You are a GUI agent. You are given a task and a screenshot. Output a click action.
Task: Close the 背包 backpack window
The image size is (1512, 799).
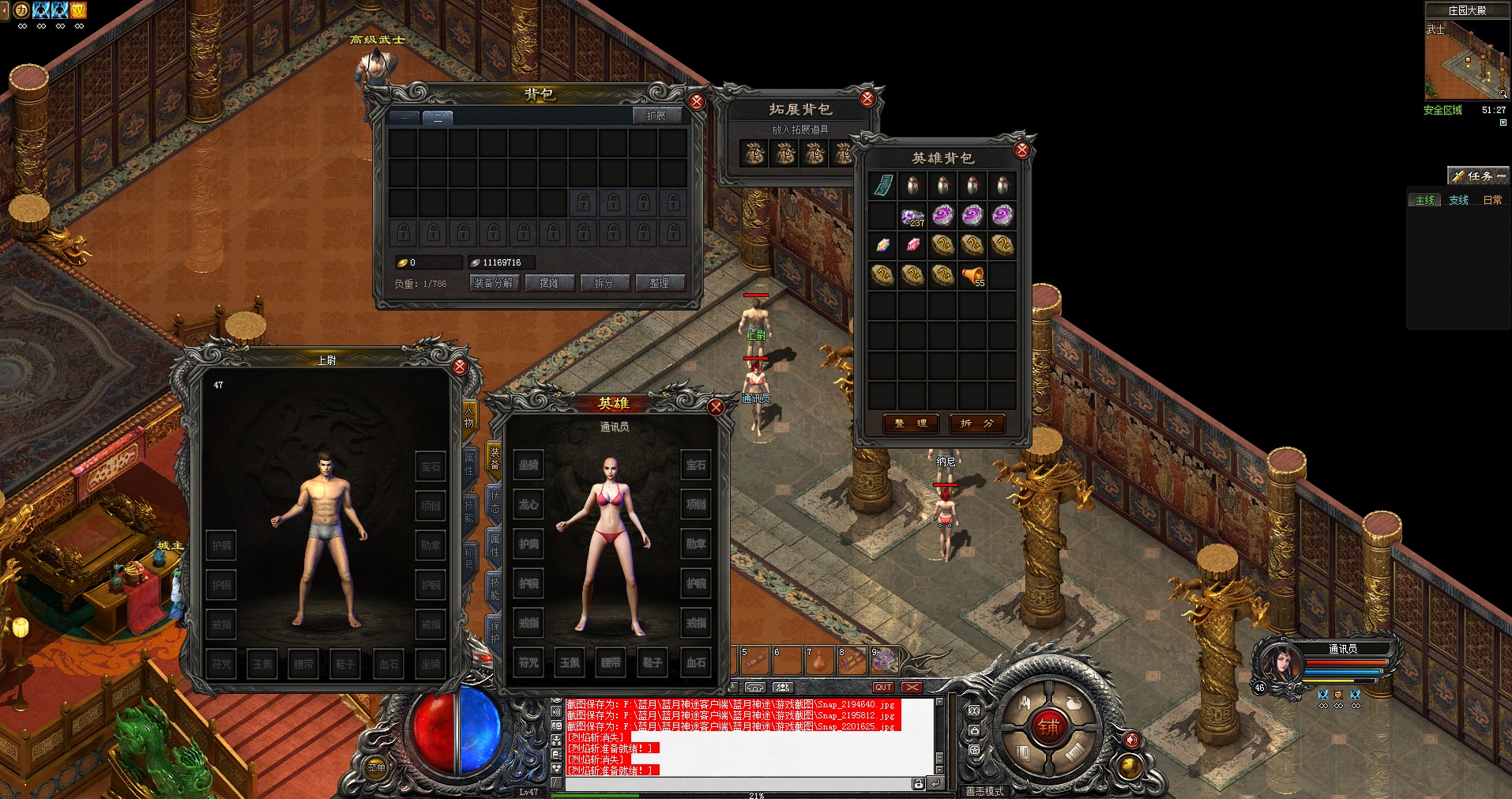coord(697,101)
